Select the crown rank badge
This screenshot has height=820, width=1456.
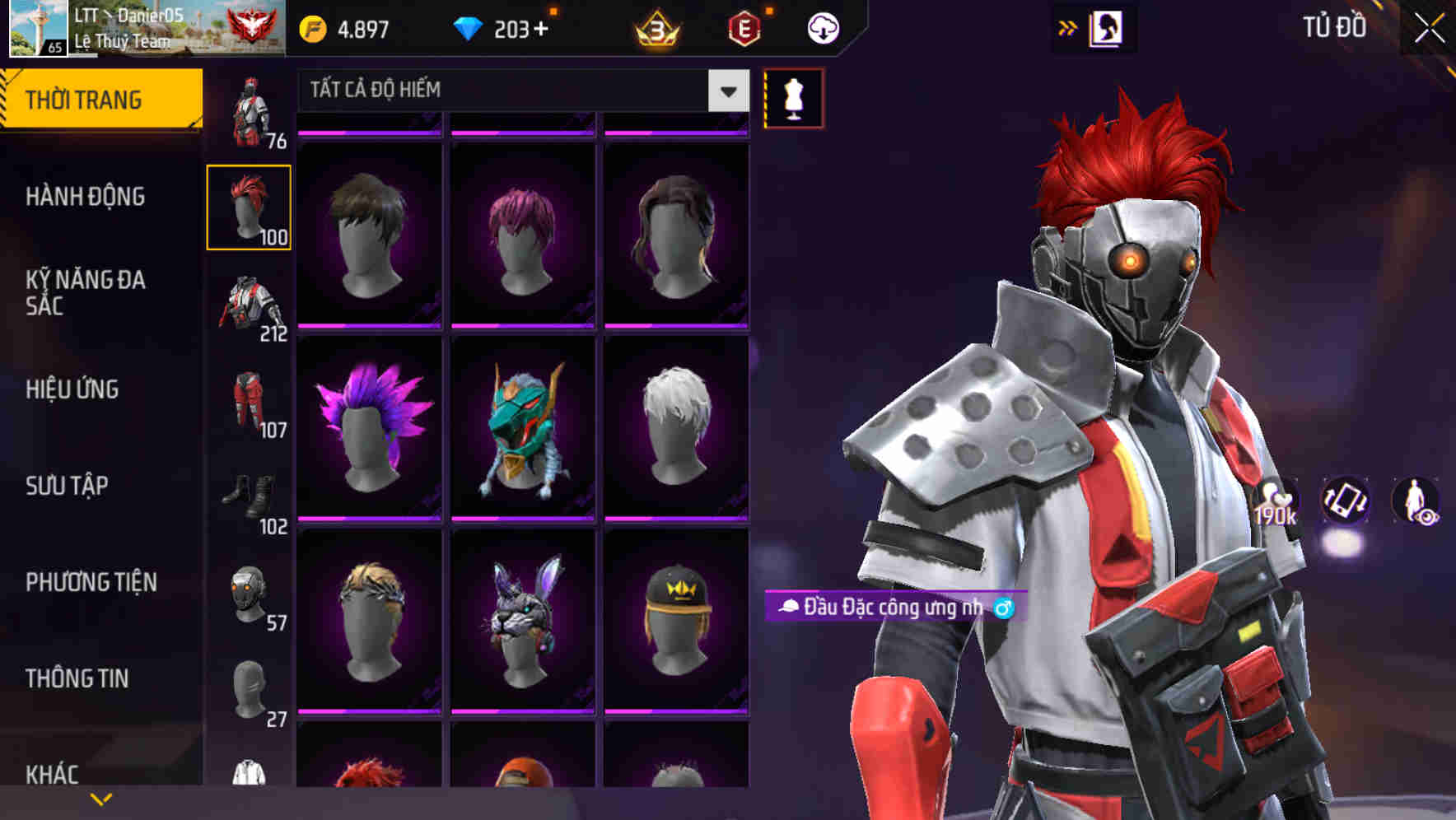click(655, 26)
